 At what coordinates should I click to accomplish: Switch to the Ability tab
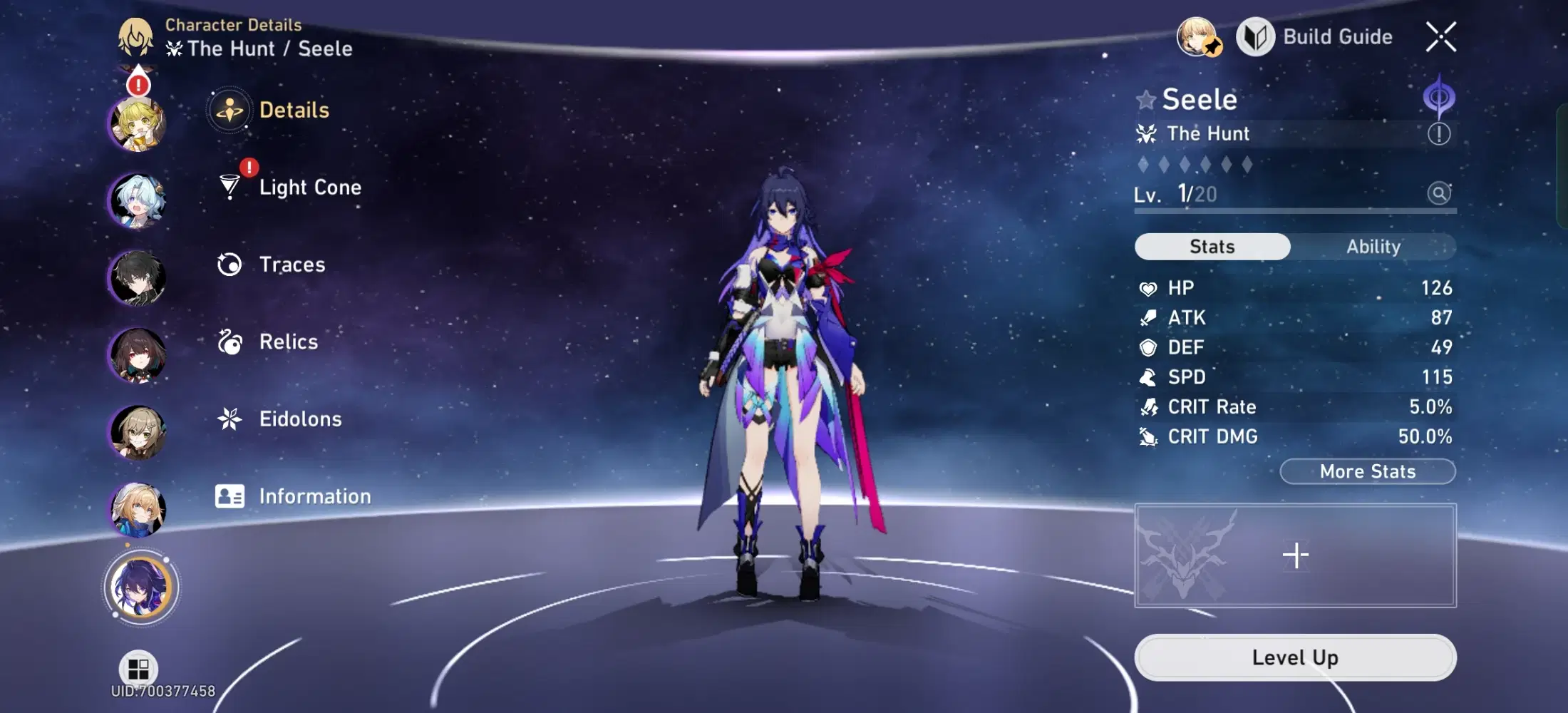point(1373,246)
